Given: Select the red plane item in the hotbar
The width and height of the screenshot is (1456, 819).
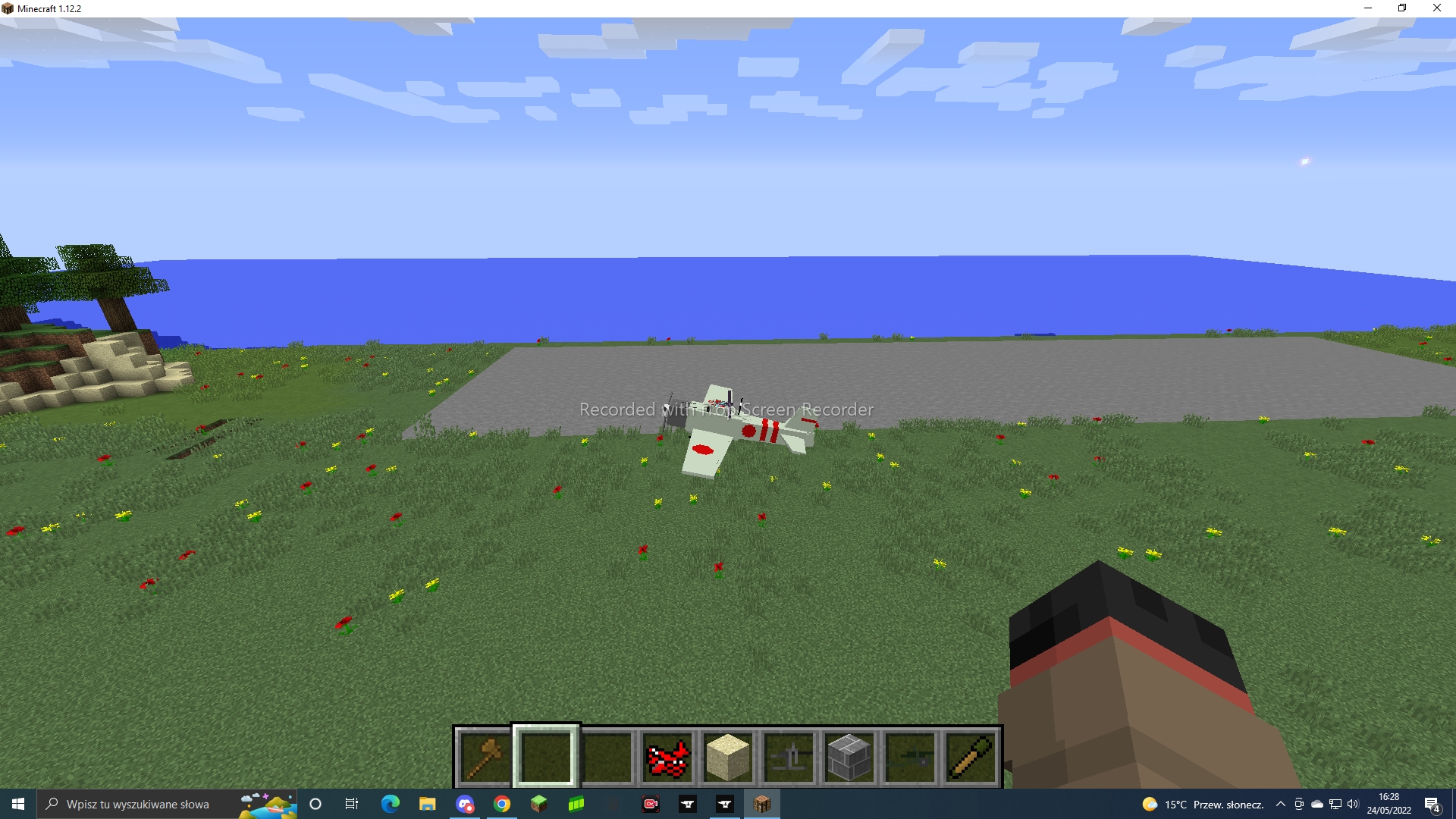Looking at the screenshot, I should coord(667,756).
